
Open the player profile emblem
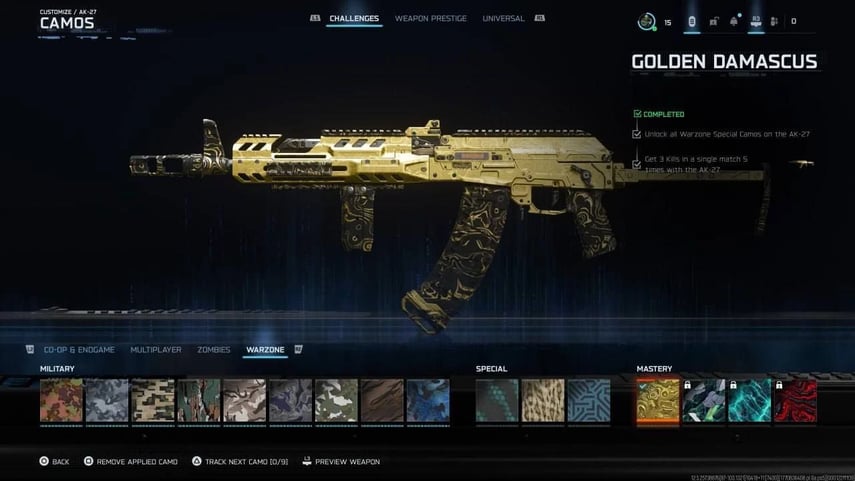coord(646,21)
